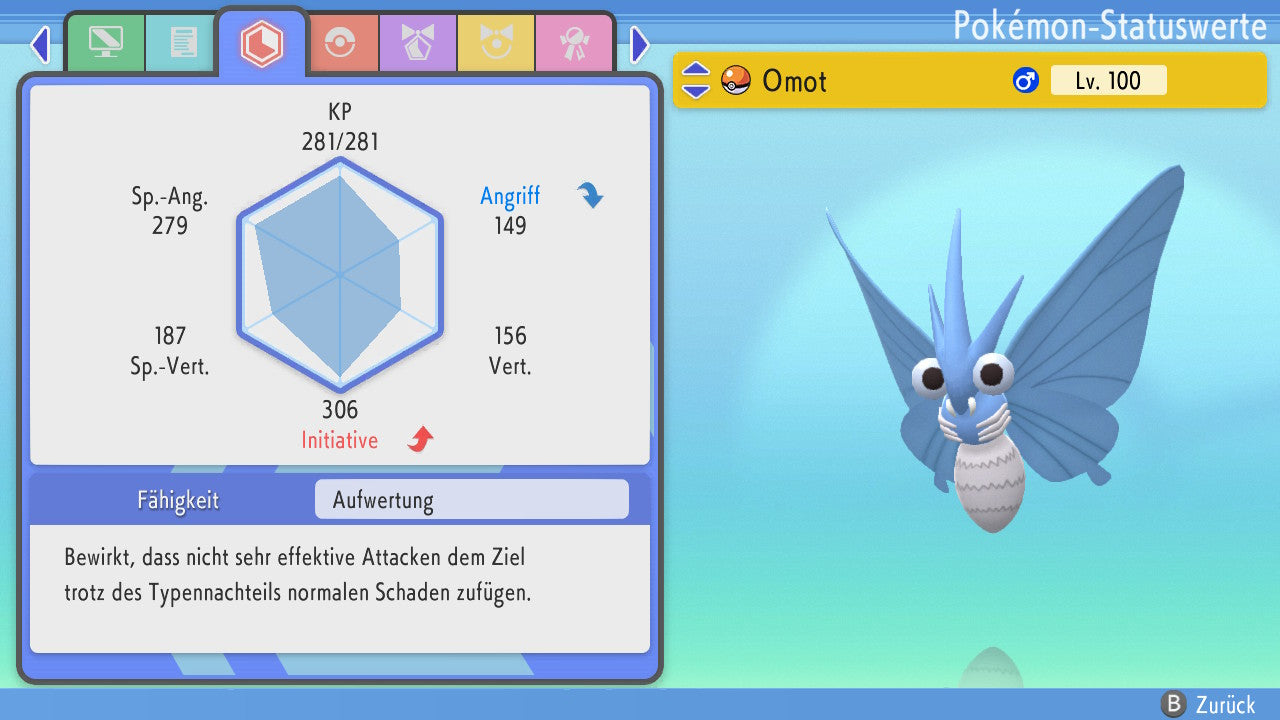The width and height of the screenshot is (1280, 720).
Task: Show the yellow bow-and-face tab
Action: coord(495,43)
